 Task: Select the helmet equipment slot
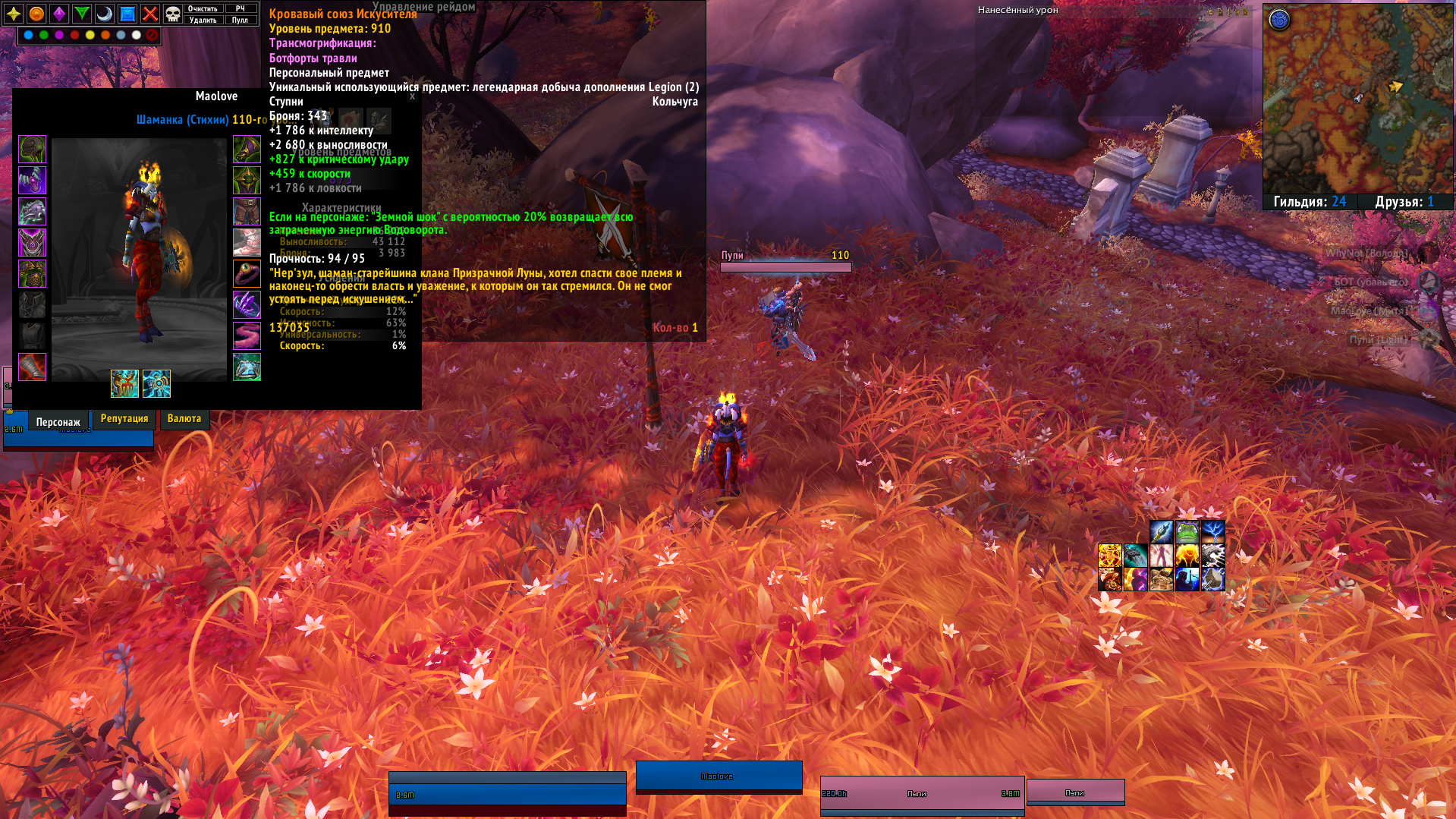[x=33, y=150]
